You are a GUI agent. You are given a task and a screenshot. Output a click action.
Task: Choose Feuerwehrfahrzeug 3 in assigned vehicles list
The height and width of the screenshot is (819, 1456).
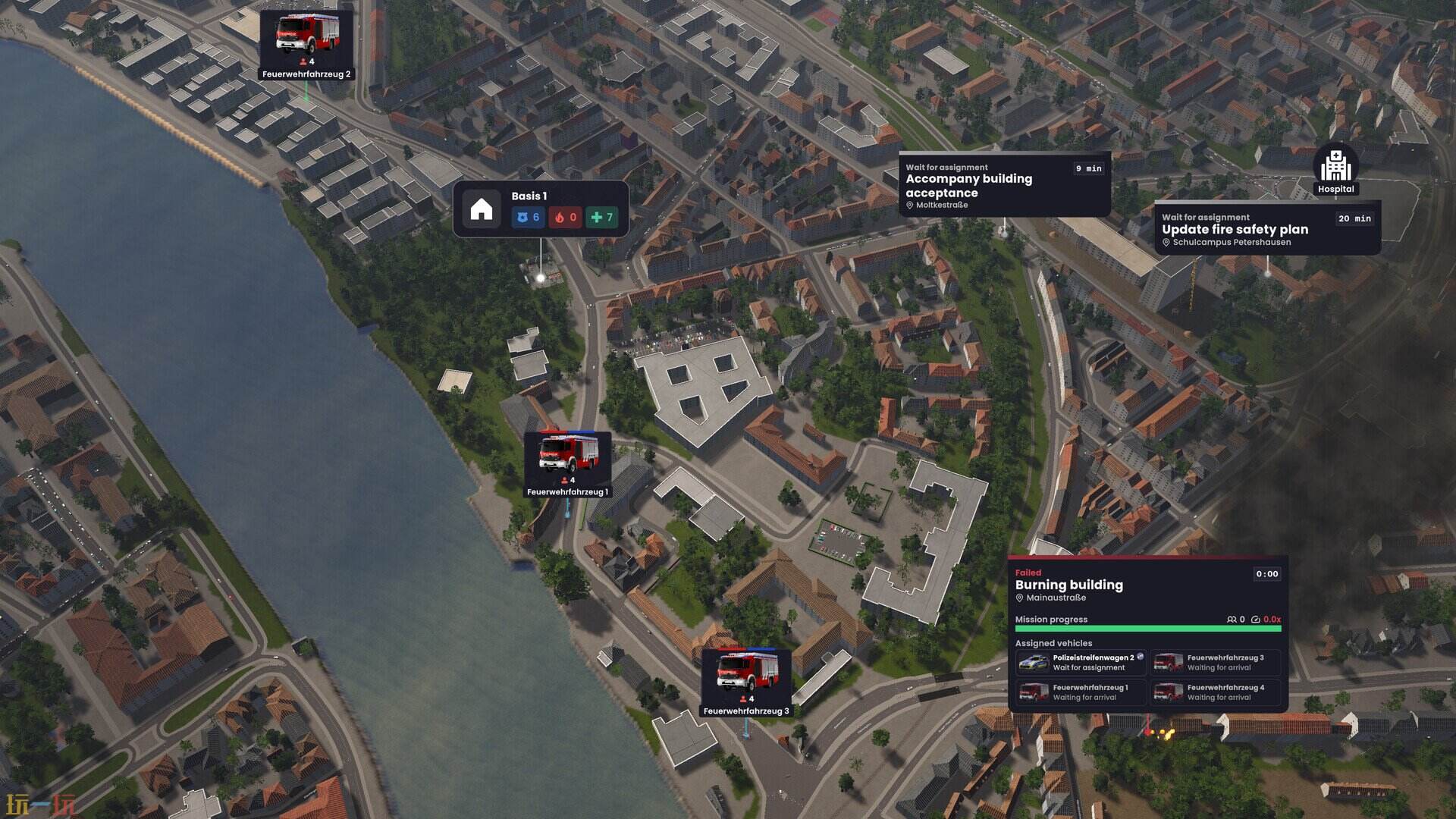point(1215,663)
